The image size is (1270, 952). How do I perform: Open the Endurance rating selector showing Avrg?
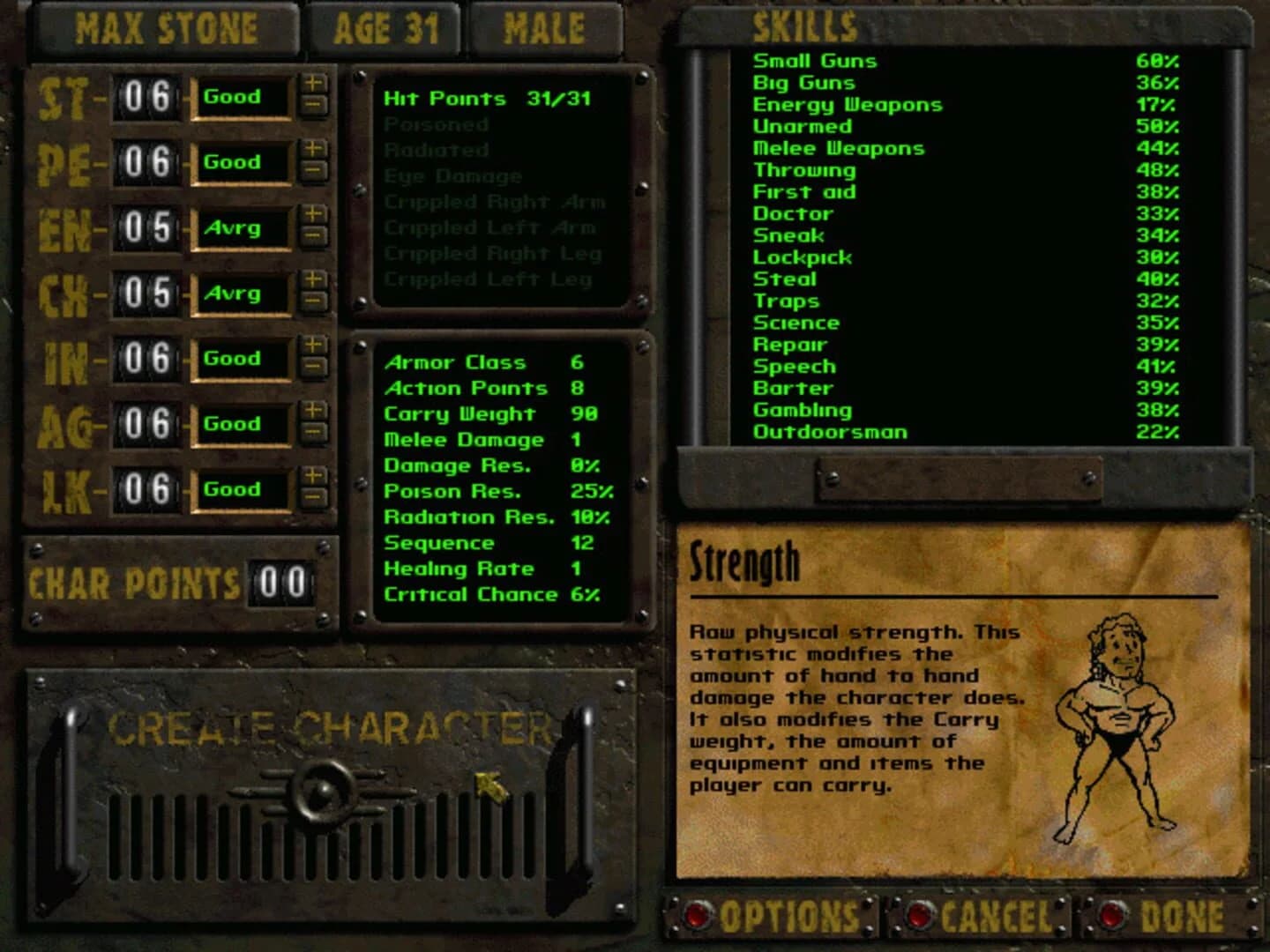tap(244, 228)
